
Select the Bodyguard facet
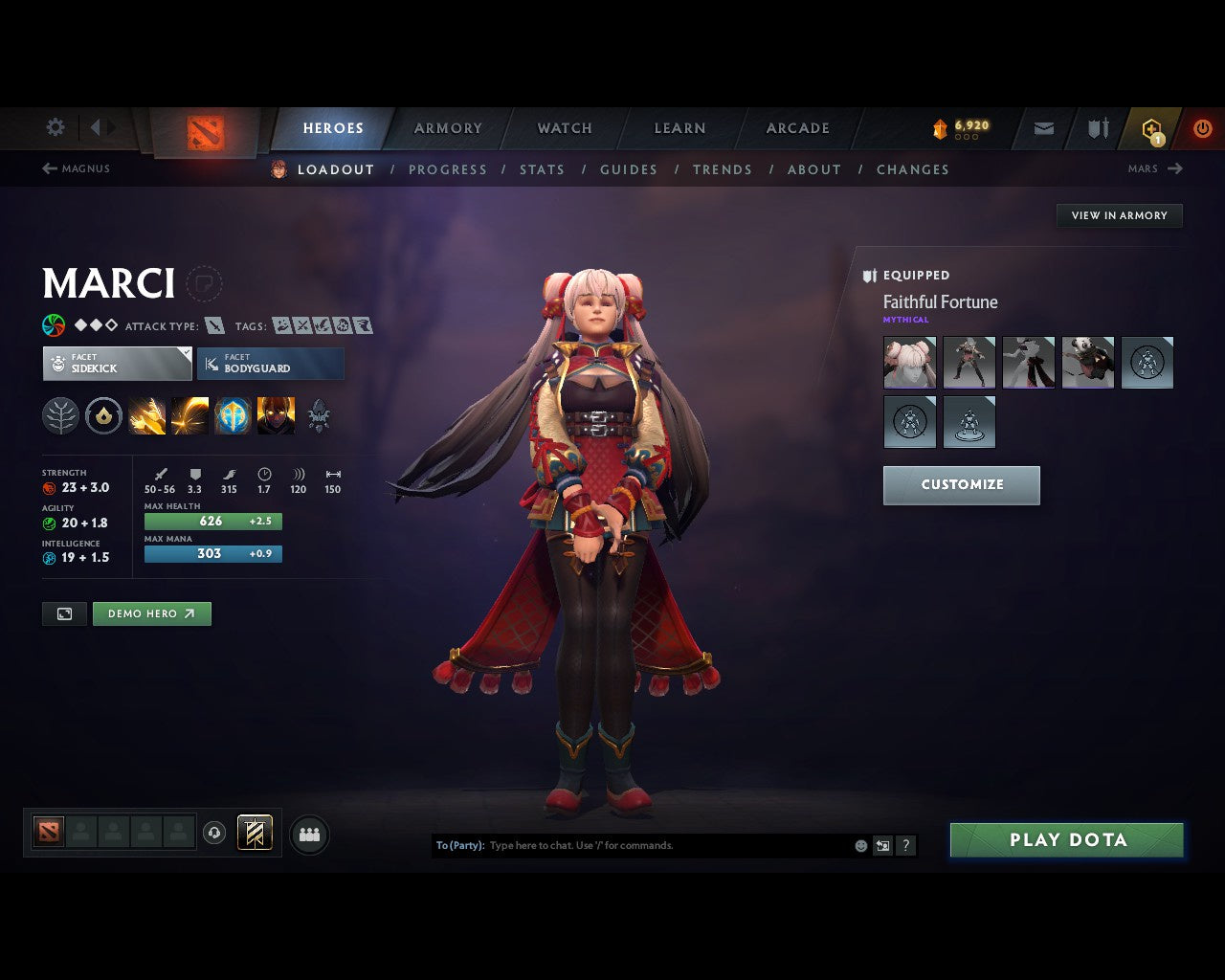[x=270, y=364]
